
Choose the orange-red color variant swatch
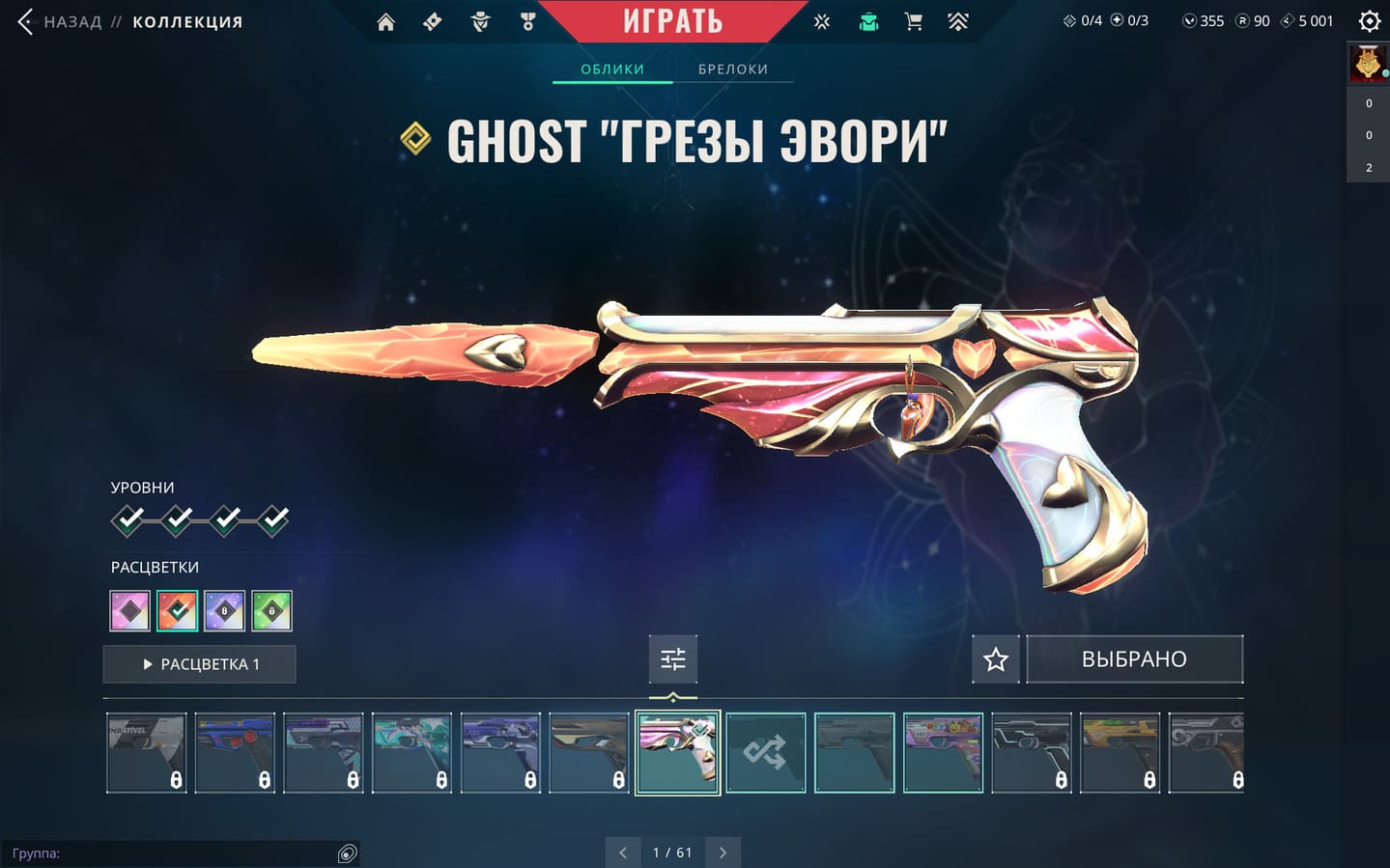pos(178,611)
